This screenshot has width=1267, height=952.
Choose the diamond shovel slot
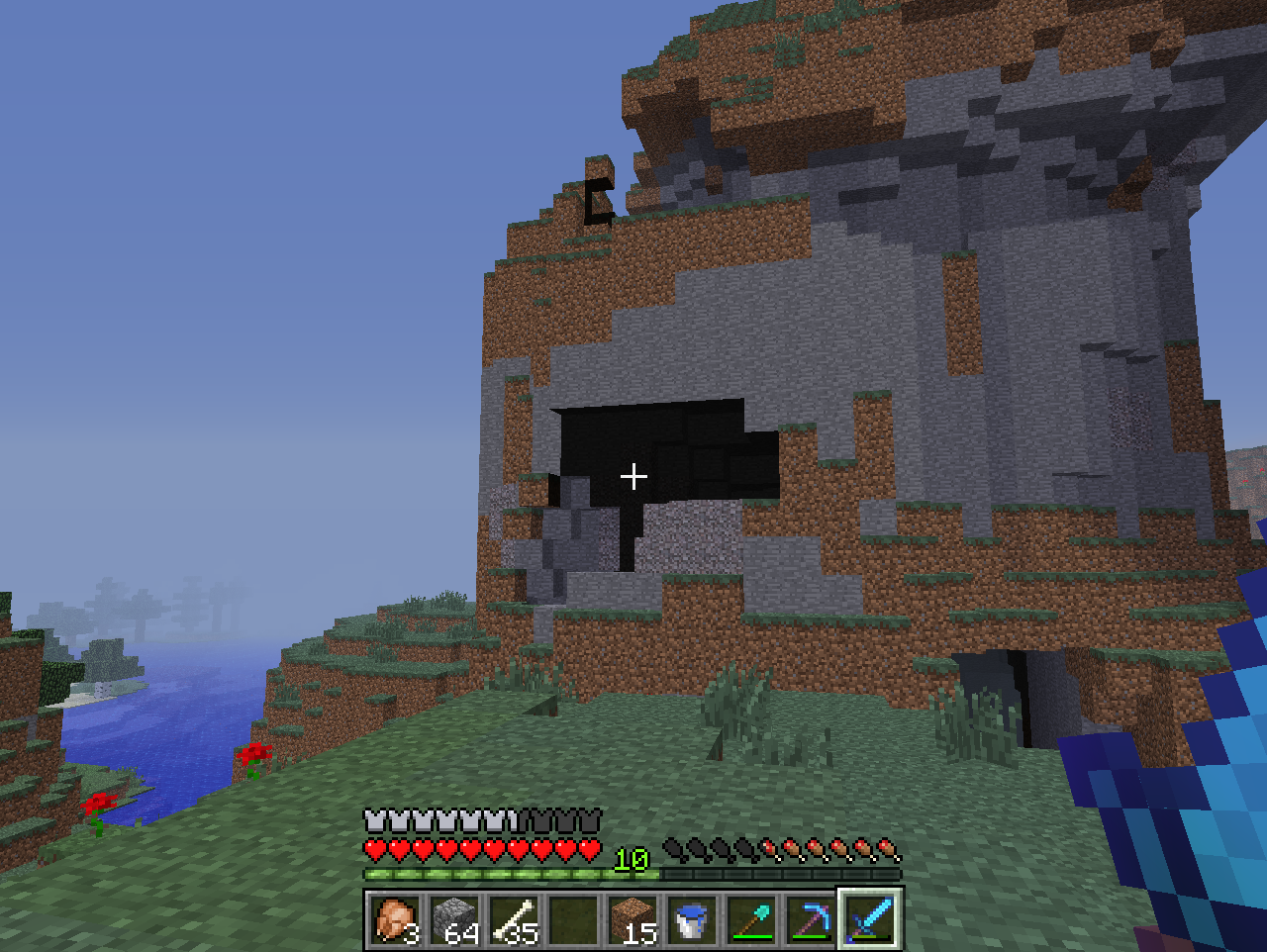(x=751, y=919)
